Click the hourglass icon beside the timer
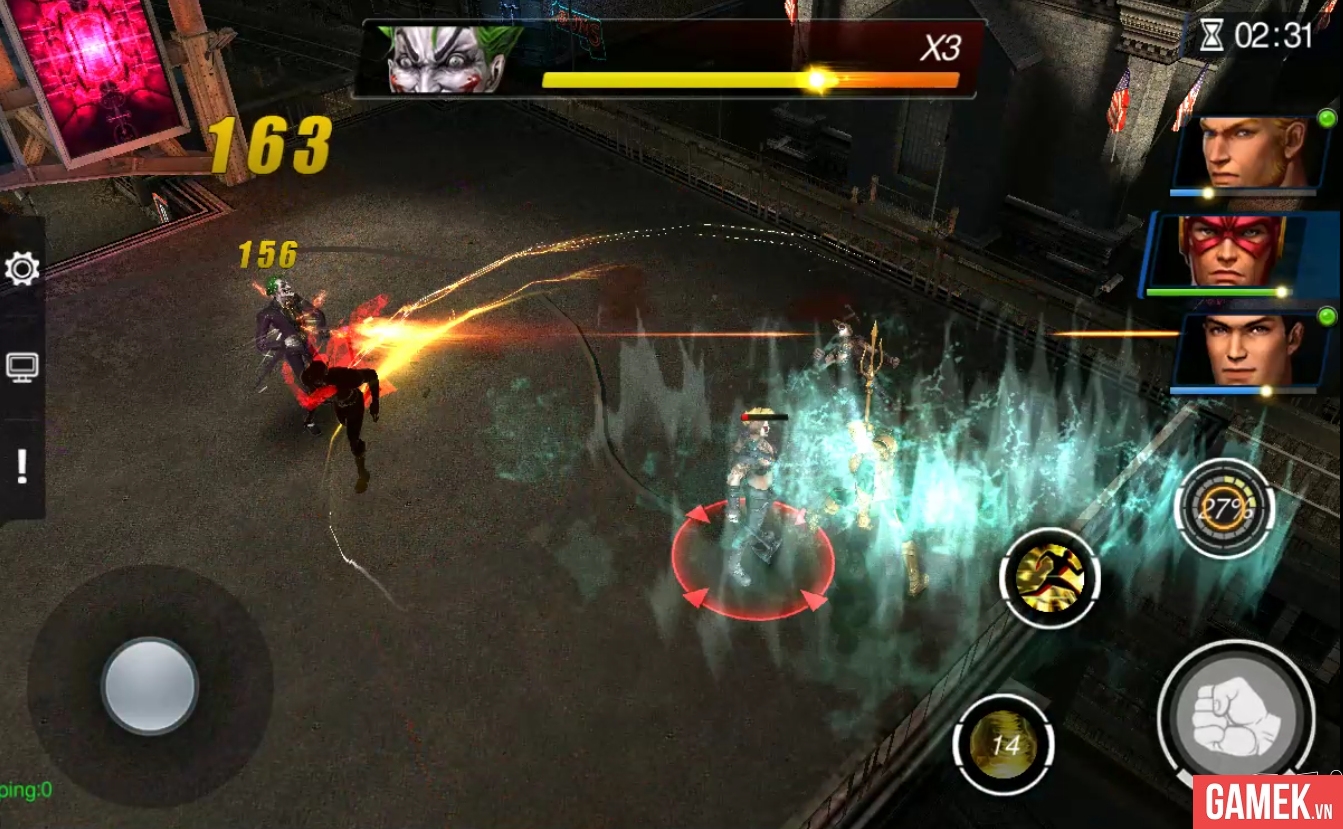The image size is (1343, 829). click(x=1211, y=32)
